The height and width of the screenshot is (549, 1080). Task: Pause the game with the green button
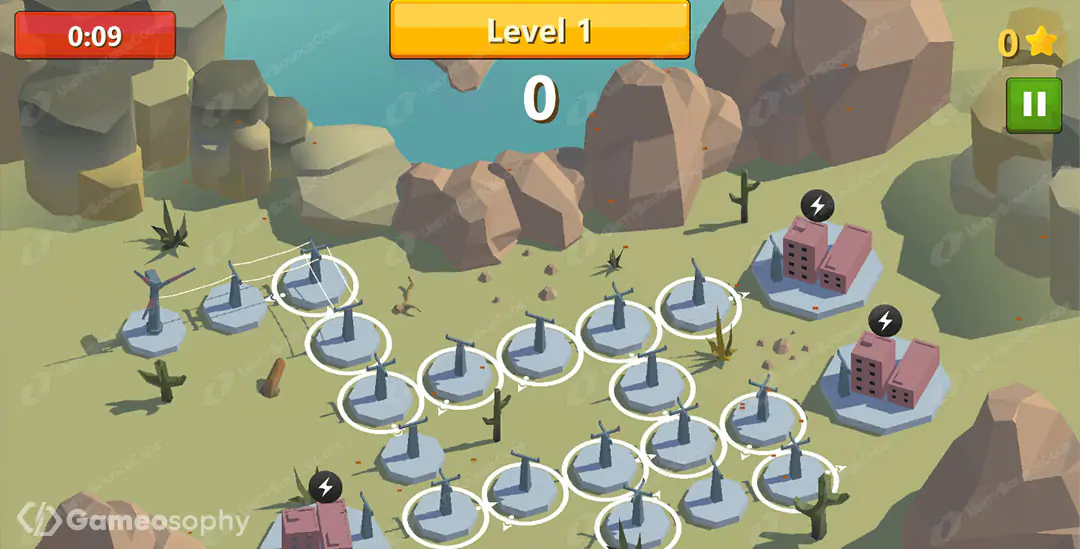point(1034,105)
